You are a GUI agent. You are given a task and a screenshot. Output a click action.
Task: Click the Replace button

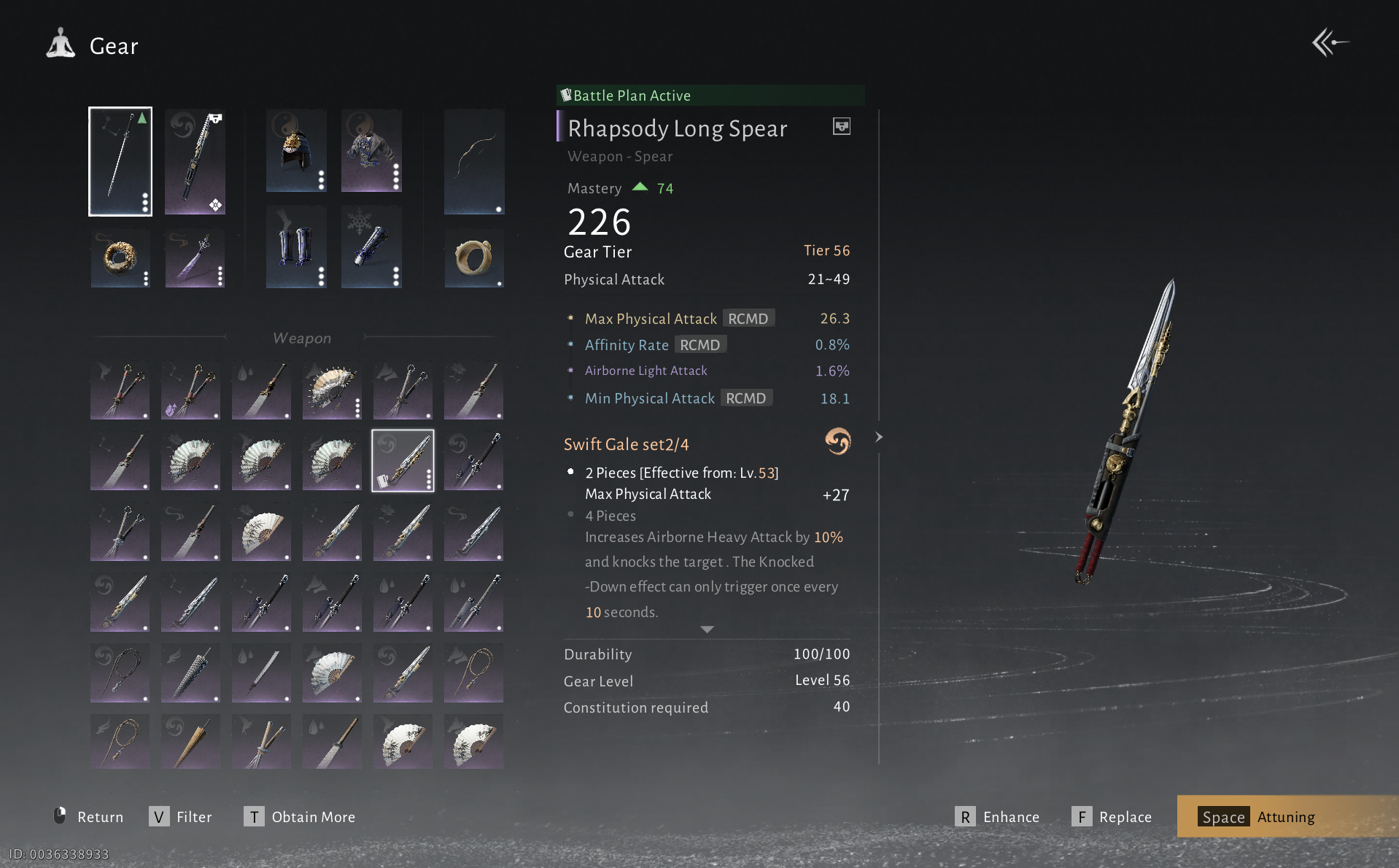point(1112,817)
